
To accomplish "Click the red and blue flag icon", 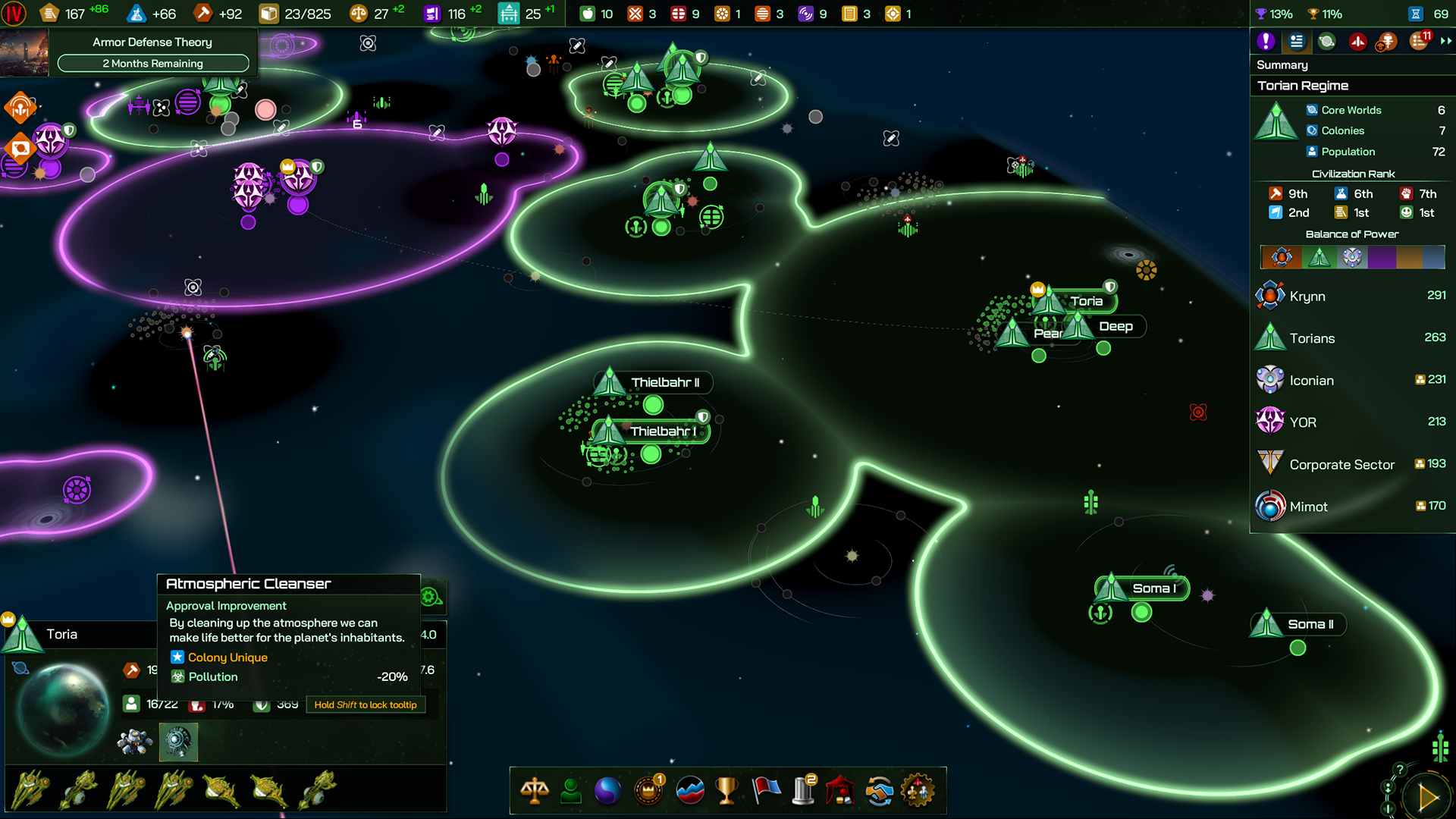I will [766, 791].
